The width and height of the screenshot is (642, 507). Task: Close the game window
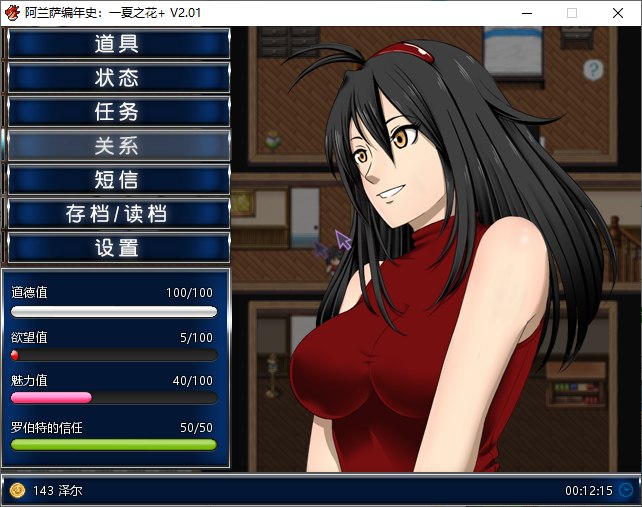click(x=618, y=13)
